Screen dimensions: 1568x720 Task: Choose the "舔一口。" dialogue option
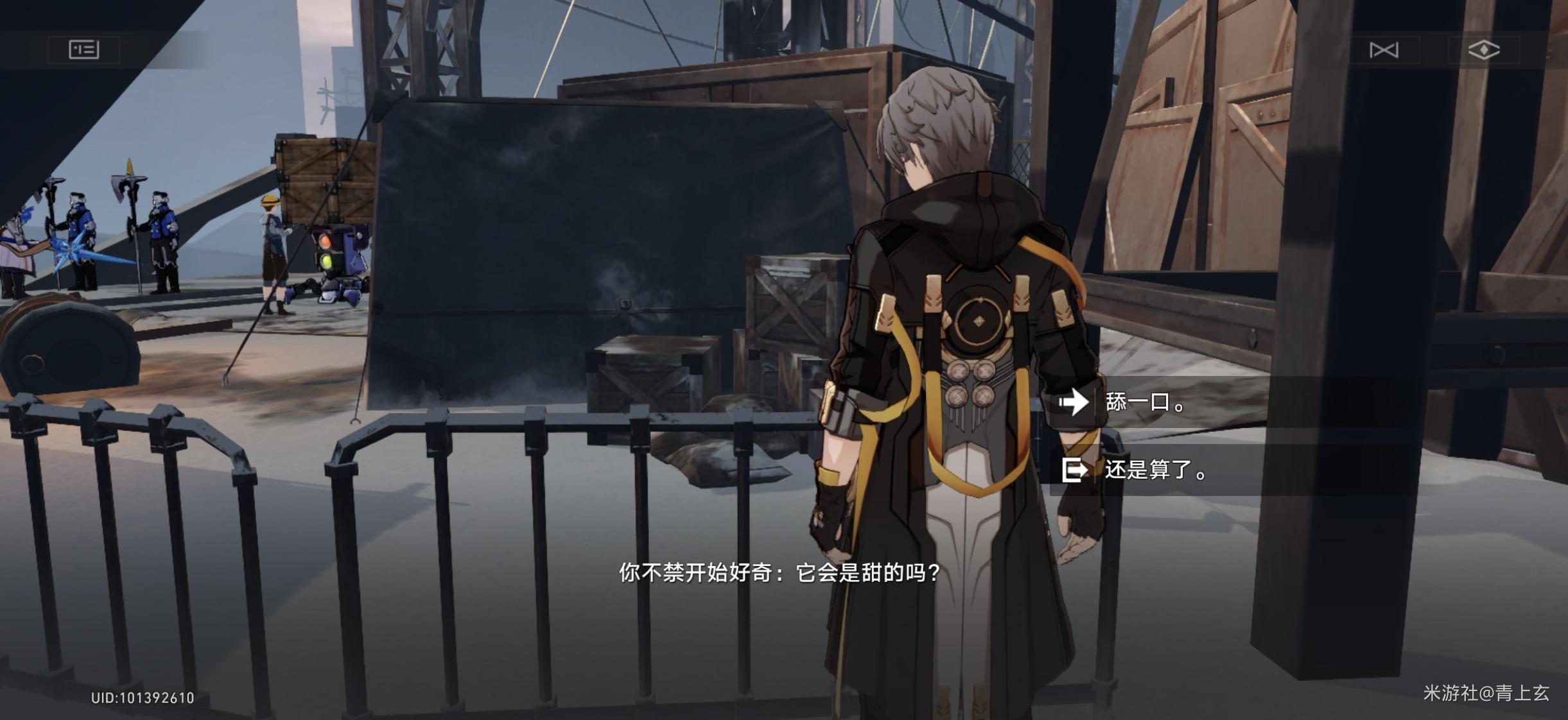(x=1146, y=403)
